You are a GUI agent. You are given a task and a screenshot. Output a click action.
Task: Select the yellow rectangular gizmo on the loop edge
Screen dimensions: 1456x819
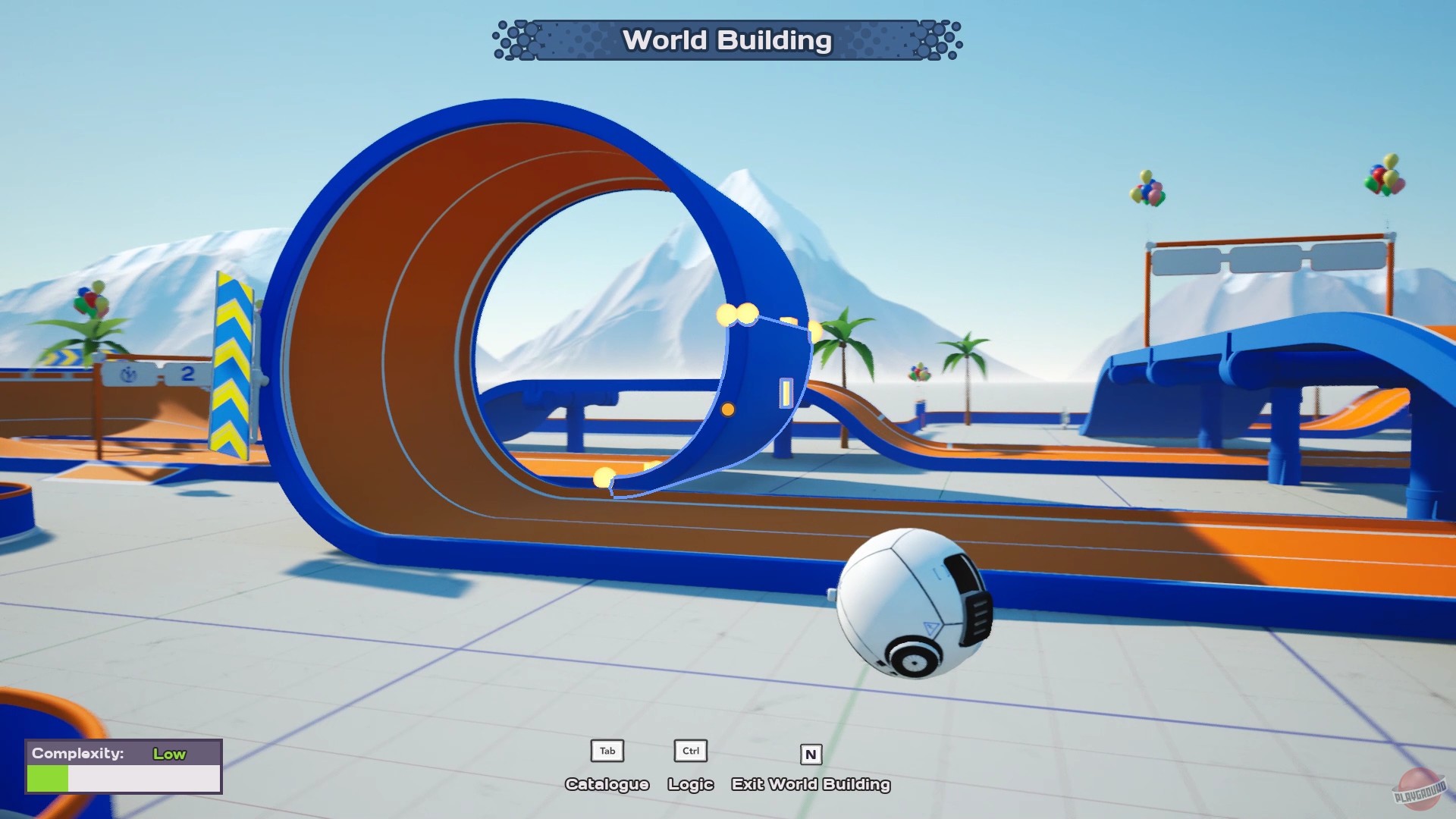pos(785,394)
